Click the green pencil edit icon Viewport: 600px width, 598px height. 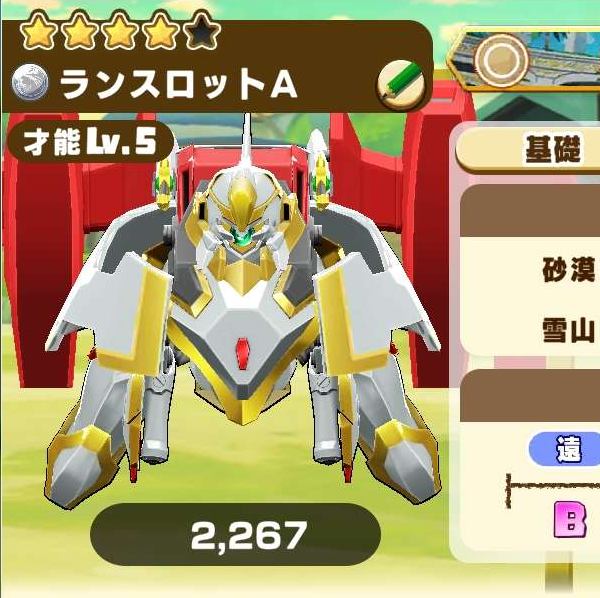[400, 85]
